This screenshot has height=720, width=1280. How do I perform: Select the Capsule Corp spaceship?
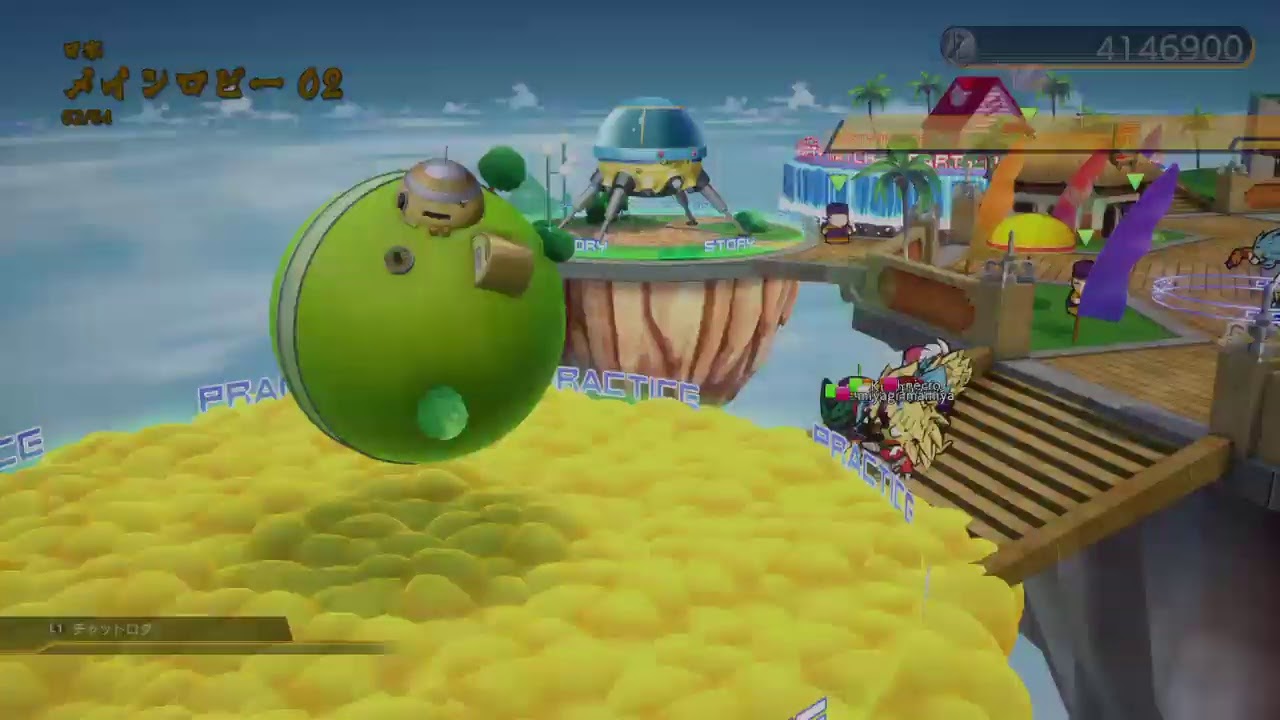[x=650, y=165]
